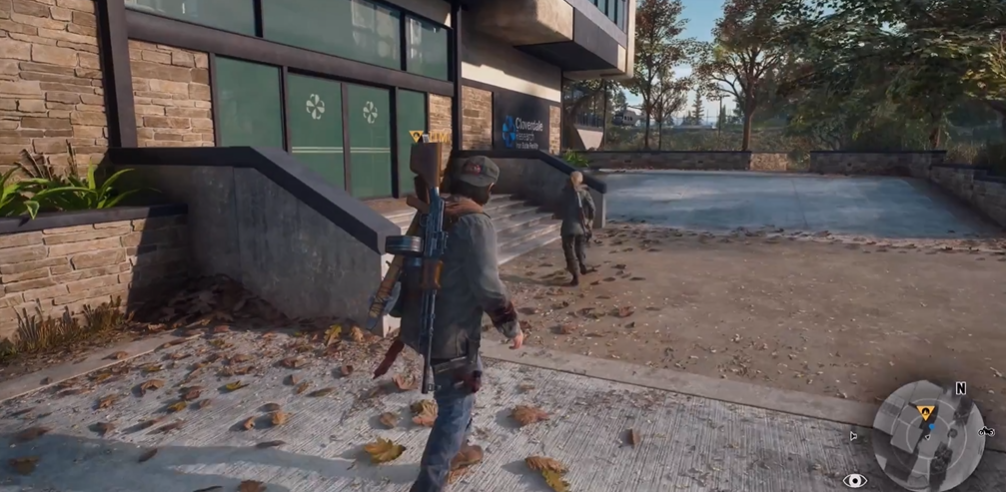
Task: Click the circular minimap
Action: click(x=928, y=437)
